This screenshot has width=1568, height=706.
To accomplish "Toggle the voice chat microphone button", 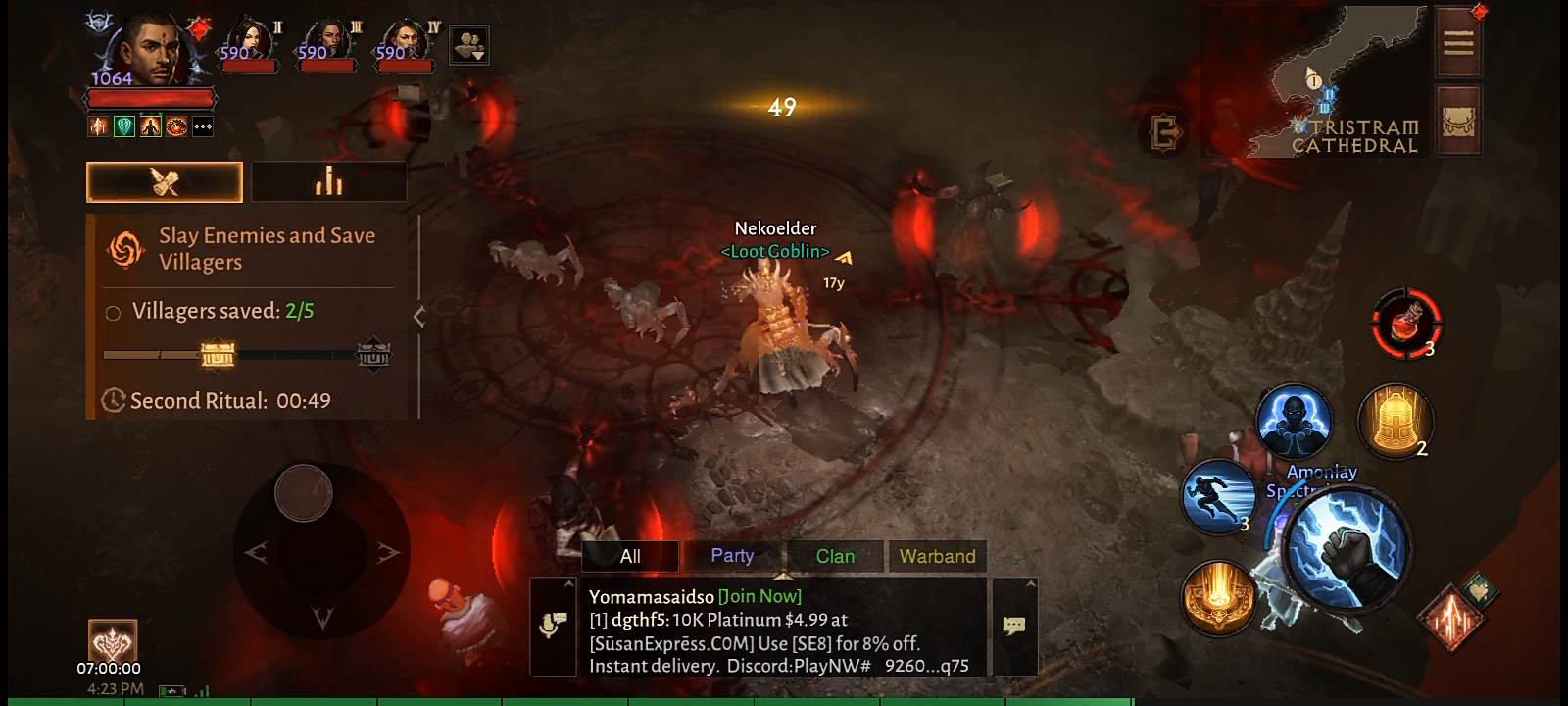I will pyautogui.click(x=553, y=626).
